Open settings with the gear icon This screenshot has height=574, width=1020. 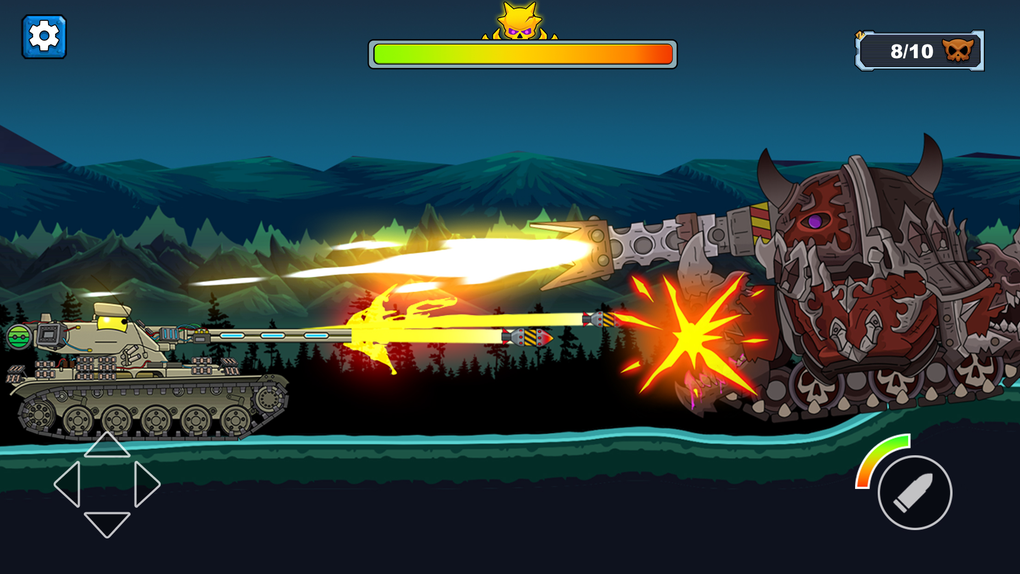[x=44, y=37]
